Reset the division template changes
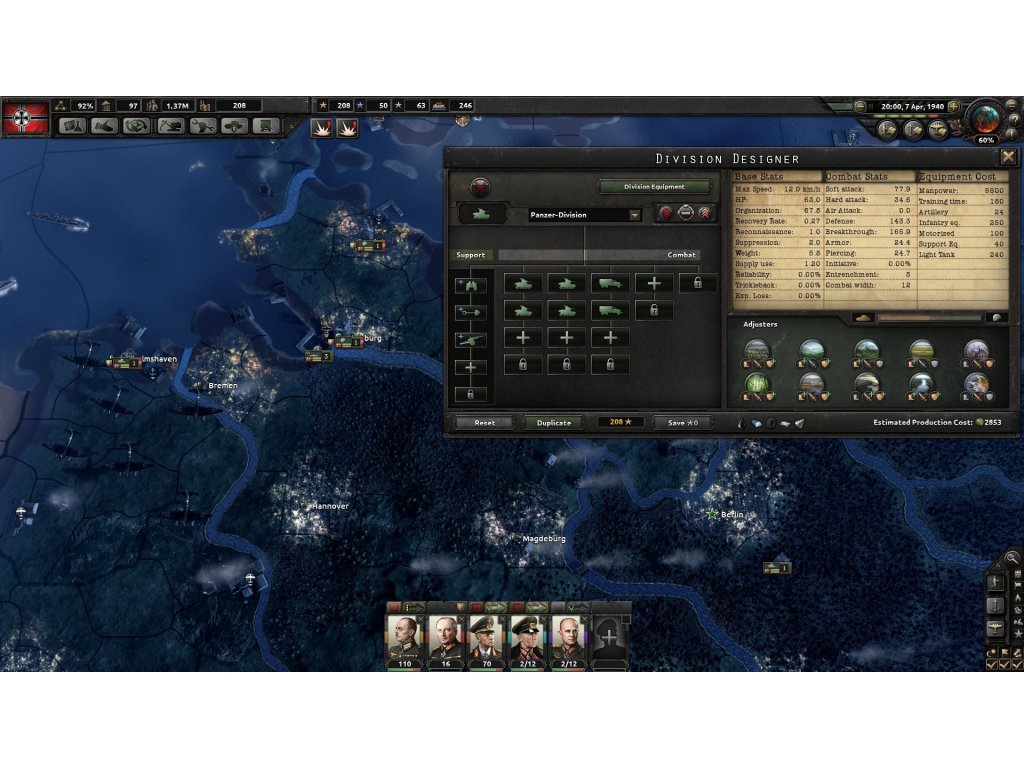 tap(485, 423)
